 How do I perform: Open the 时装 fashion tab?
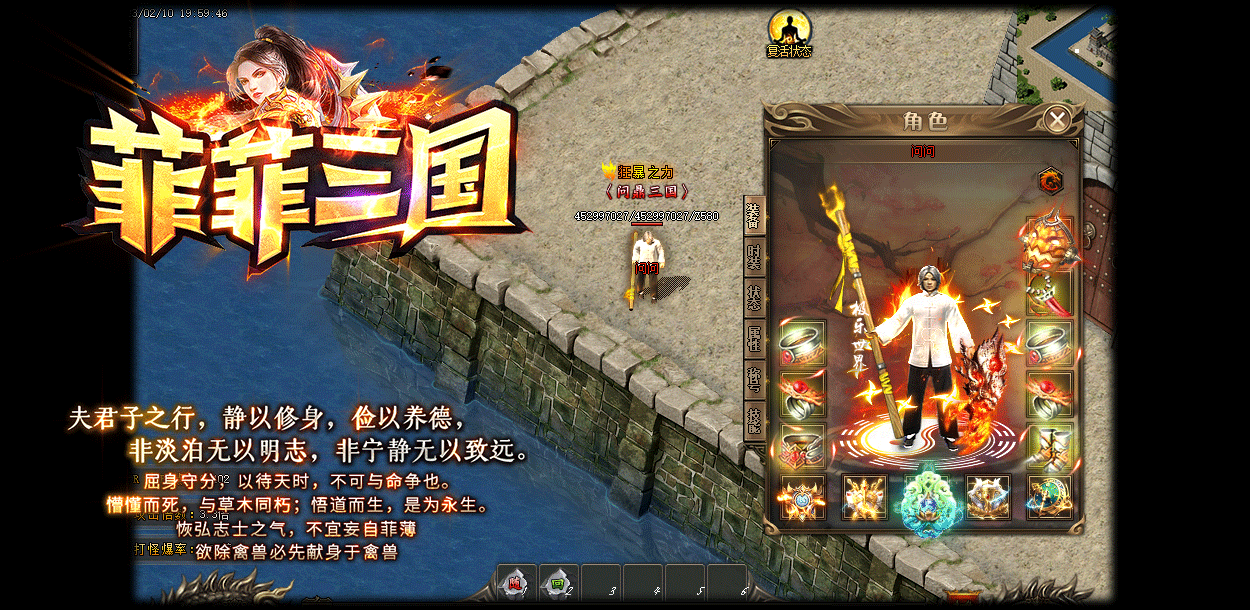click(754, 256)
